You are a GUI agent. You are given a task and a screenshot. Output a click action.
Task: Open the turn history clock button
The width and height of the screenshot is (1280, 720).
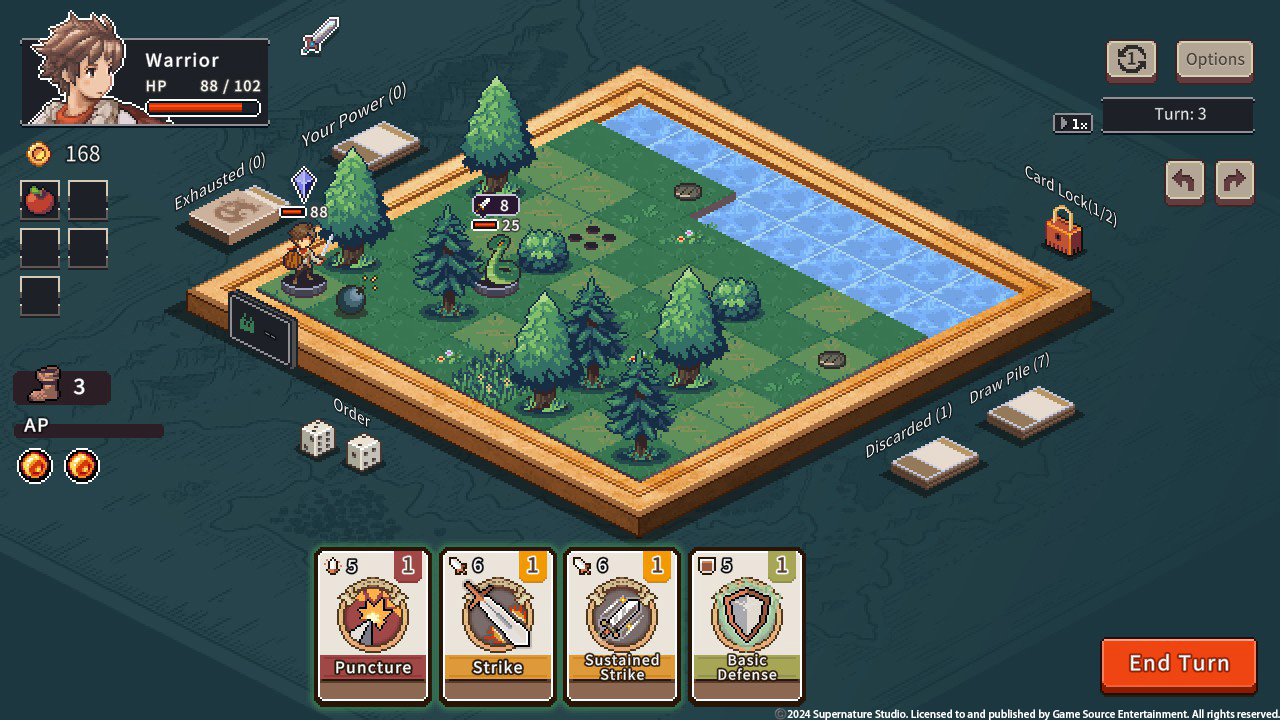pos(1131,60)
